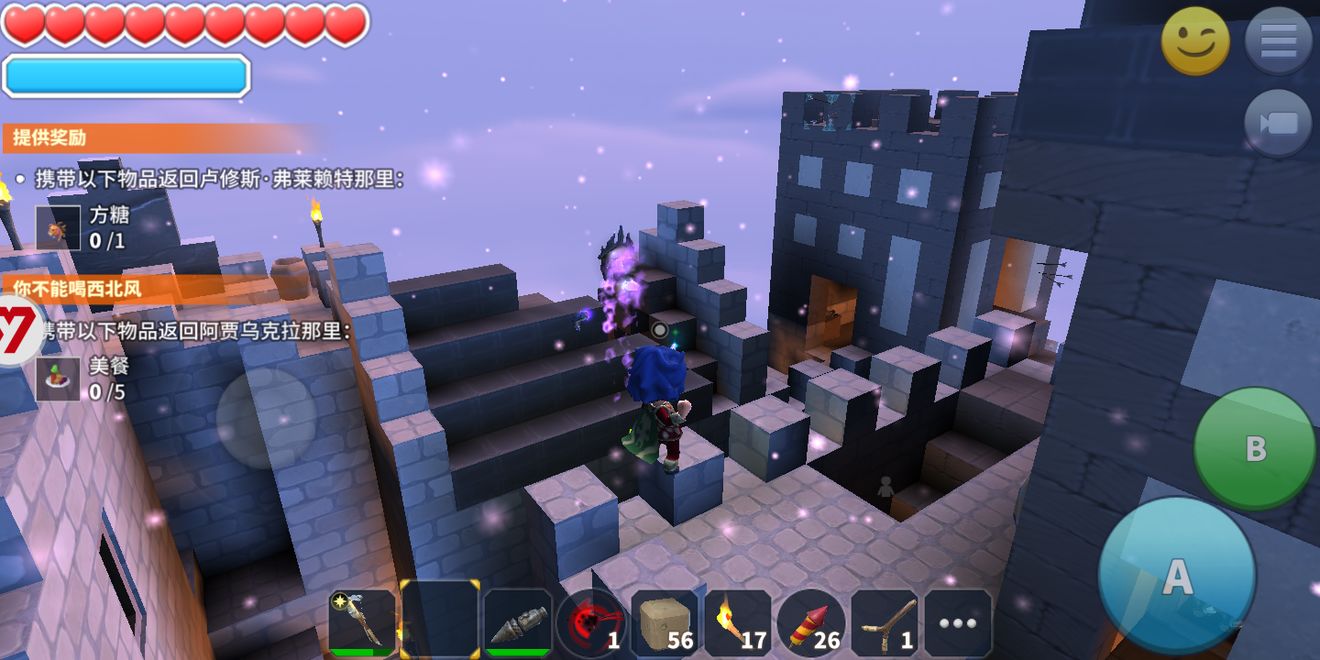This screenshot has height=660, width=1320.
Task: Touch the virtual movement joystick
Action: click(266, 418)
